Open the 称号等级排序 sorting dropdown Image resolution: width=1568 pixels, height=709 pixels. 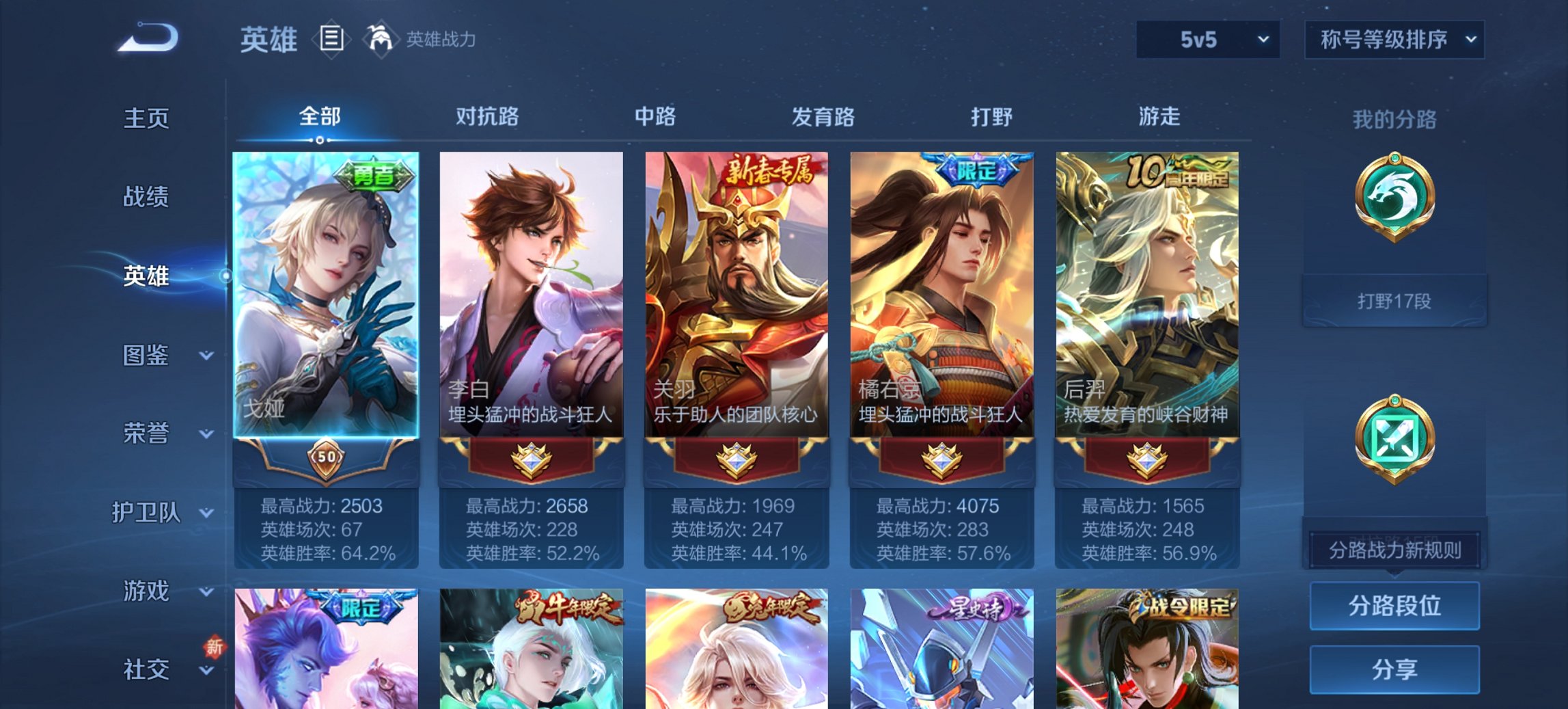pyautogui.click(x=1394, y=40)
